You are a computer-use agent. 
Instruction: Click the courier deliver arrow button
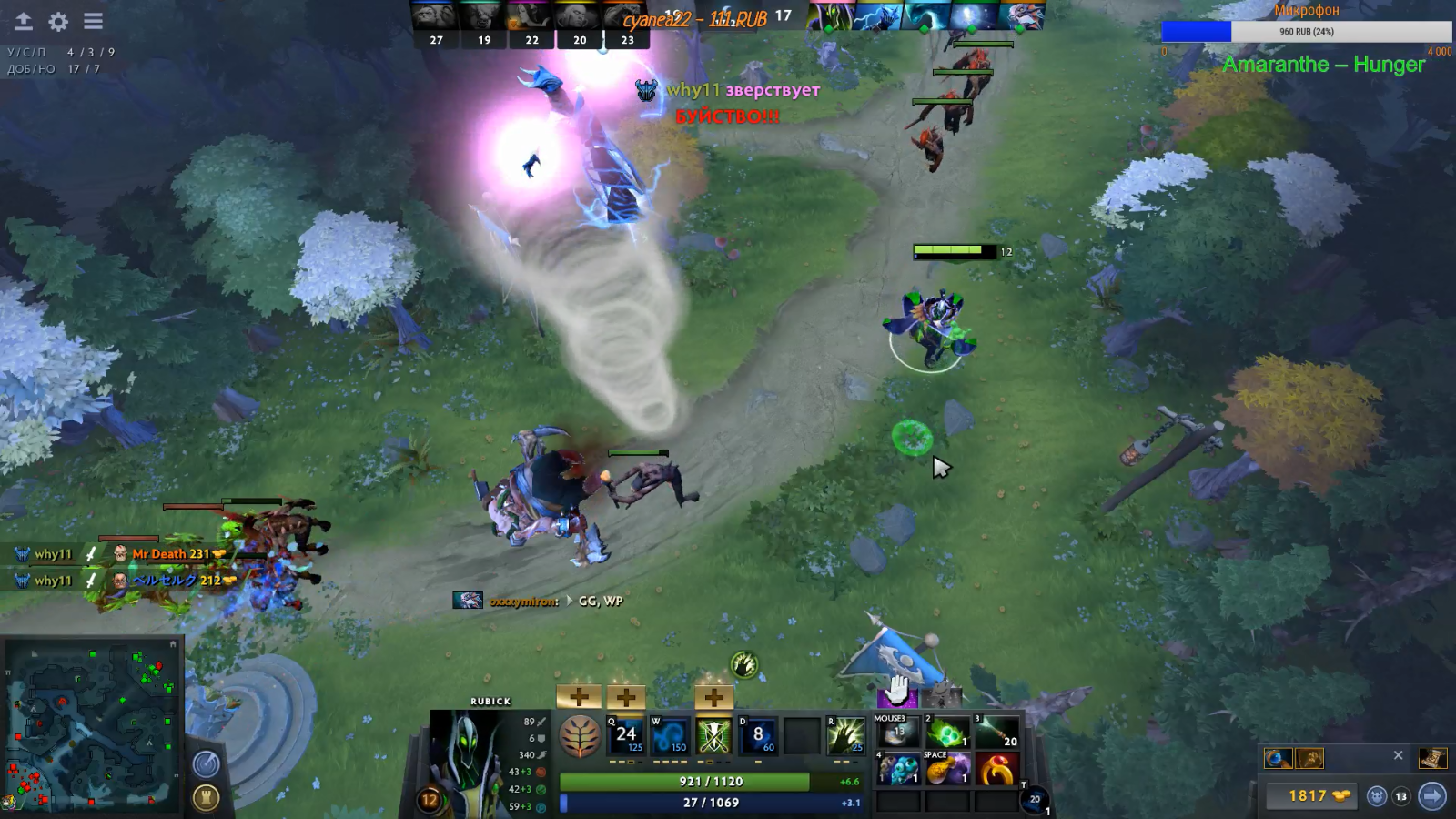[x=1431, y=796]
